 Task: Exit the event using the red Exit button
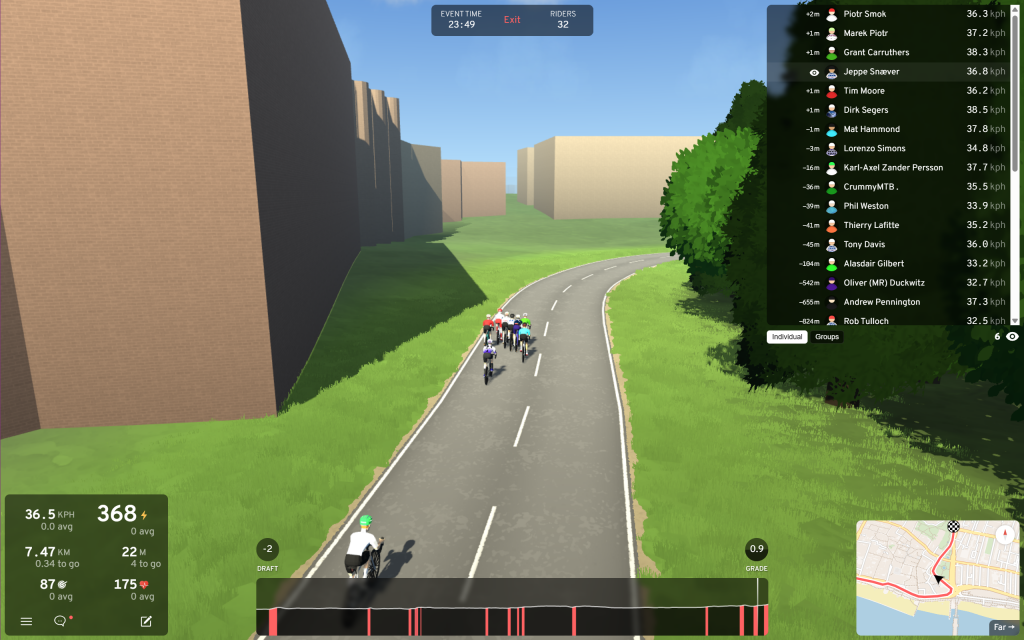[x=512, y=20]
